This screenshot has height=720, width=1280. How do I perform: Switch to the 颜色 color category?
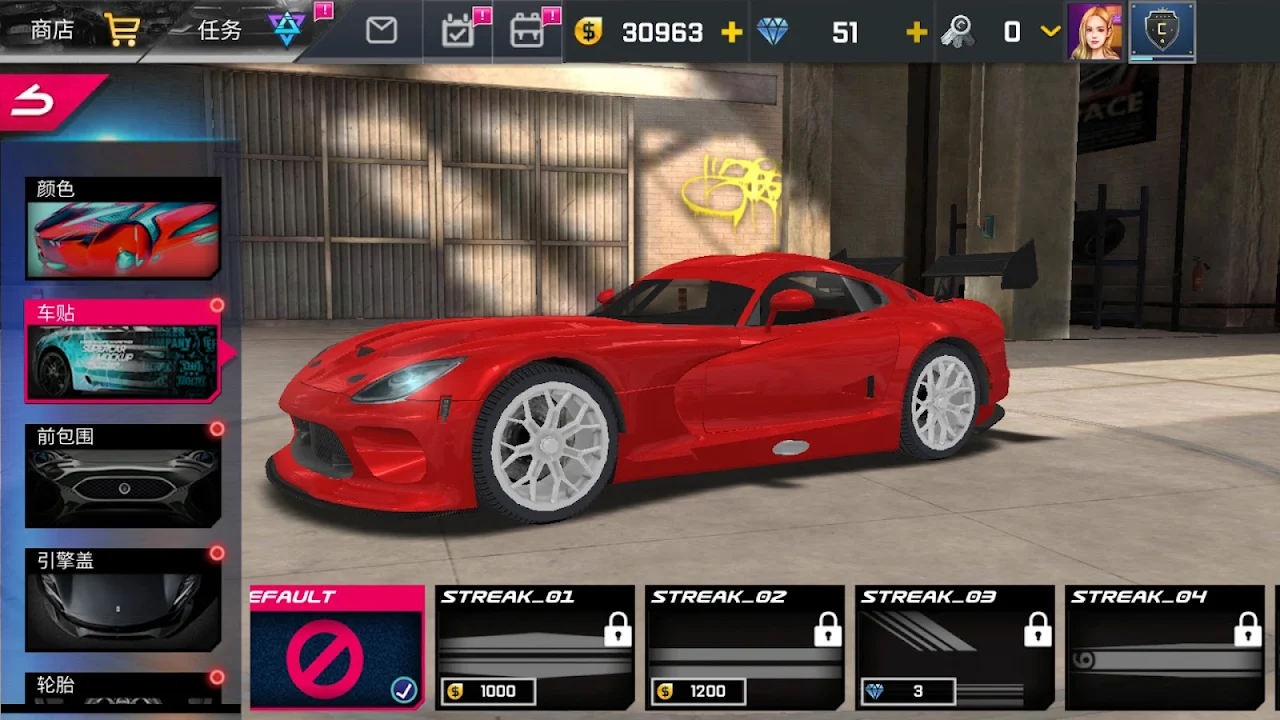click(123, 228)
